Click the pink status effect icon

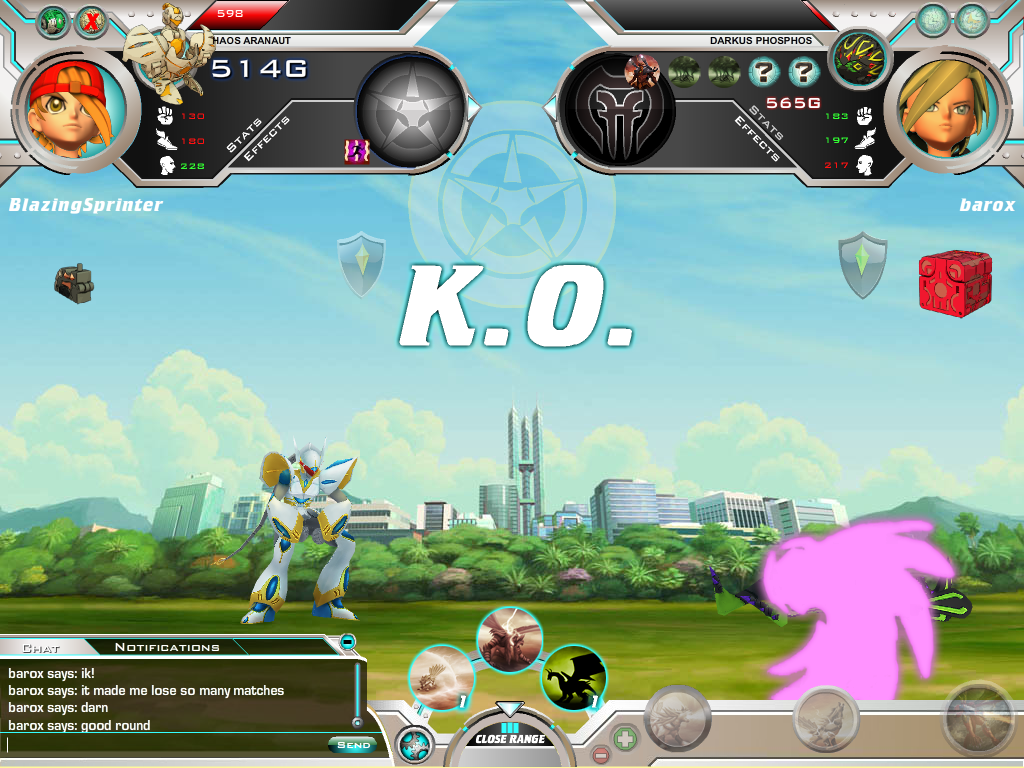(x=352, y=150)
